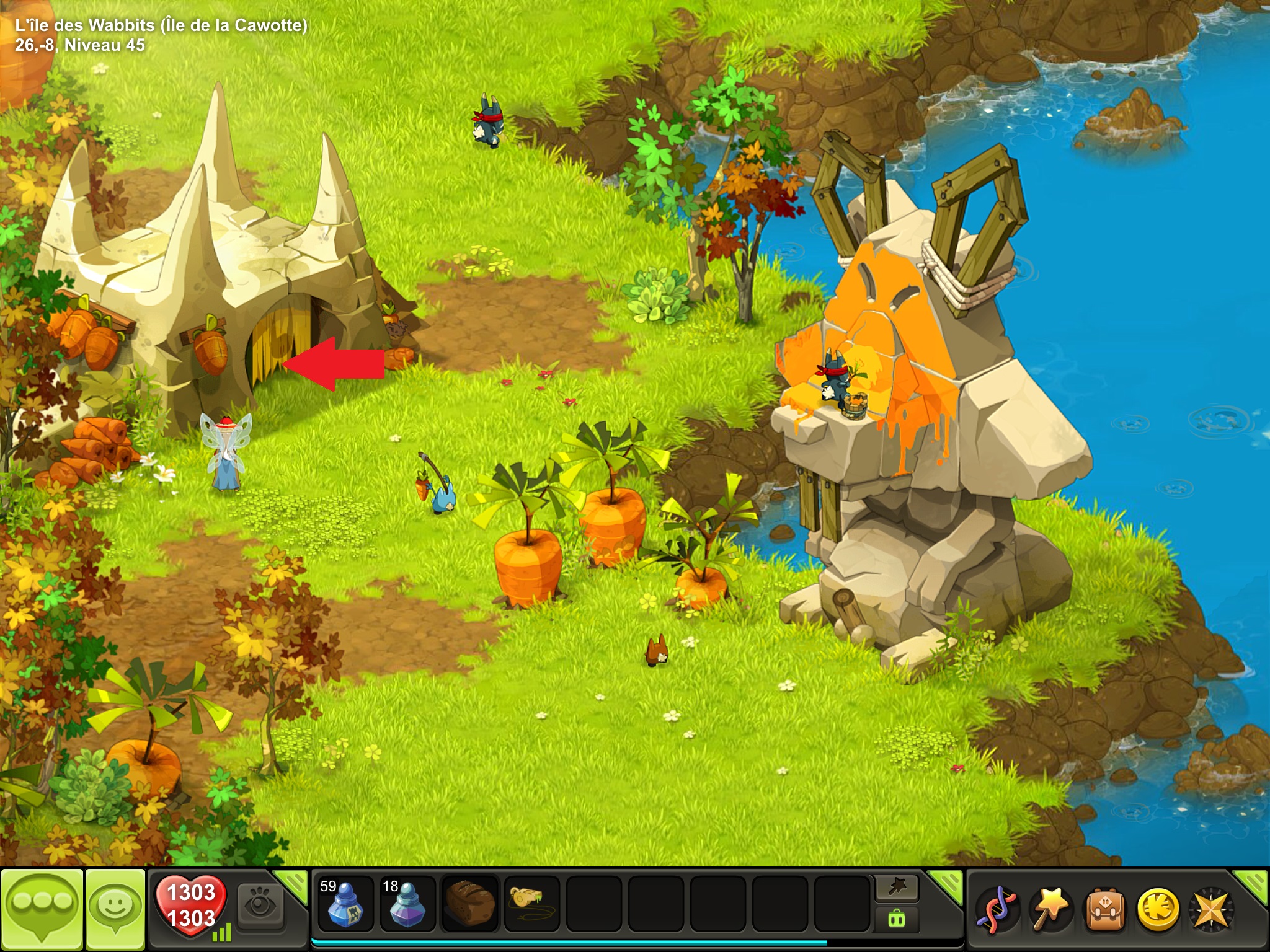Open the map compass icon
The image size is (1270, 952).
point(1211,910)
